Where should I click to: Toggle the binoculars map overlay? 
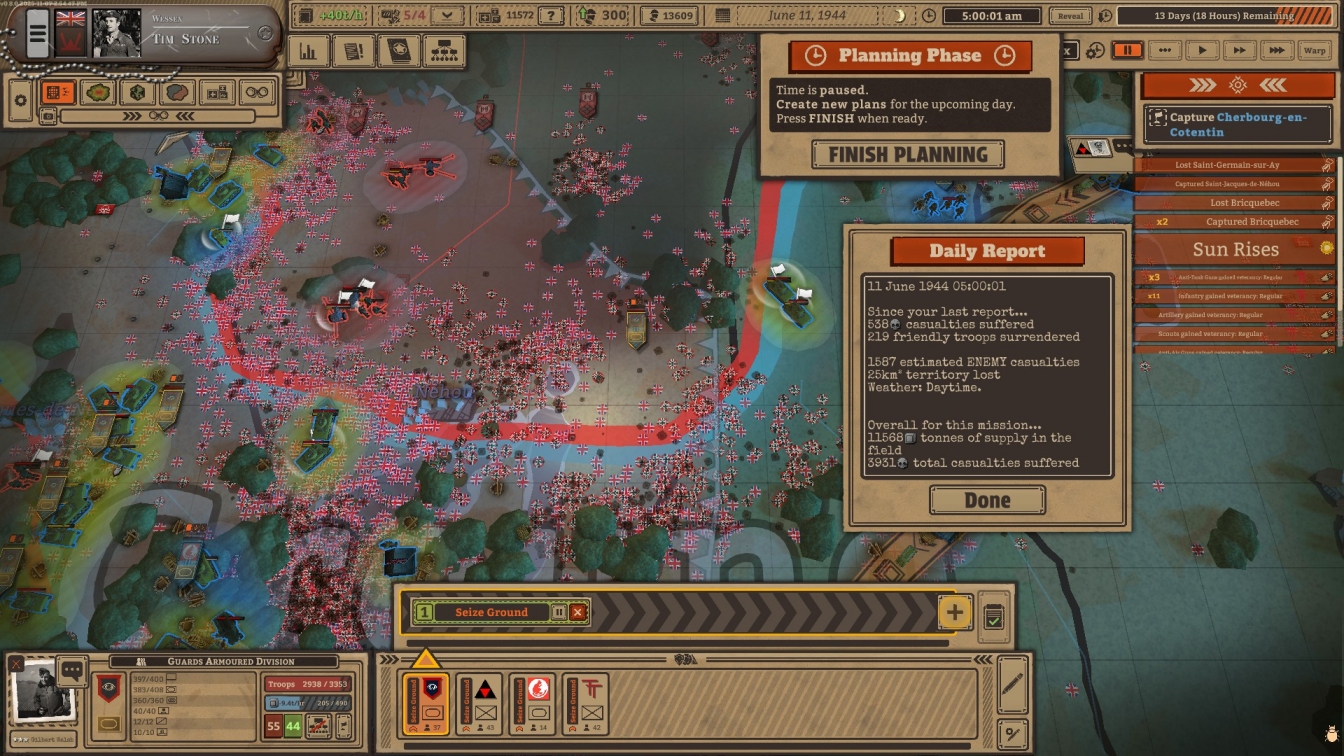(x=257, y=93)
